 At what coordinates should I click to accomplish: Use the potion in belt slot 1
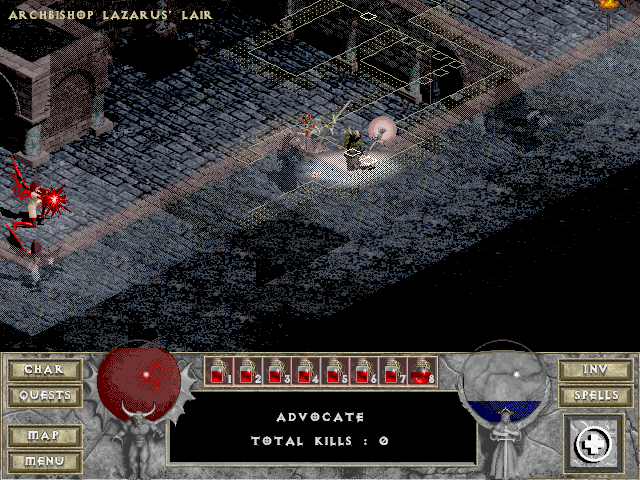219,372
